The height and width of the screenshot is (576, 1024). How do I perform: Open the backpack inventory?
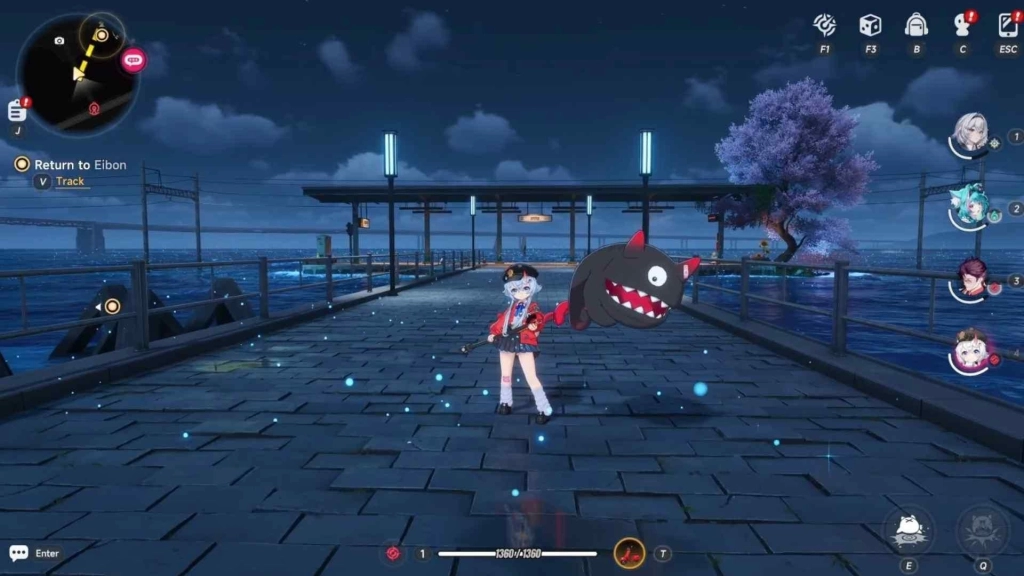pyautogui.click(x=915, y=25)
